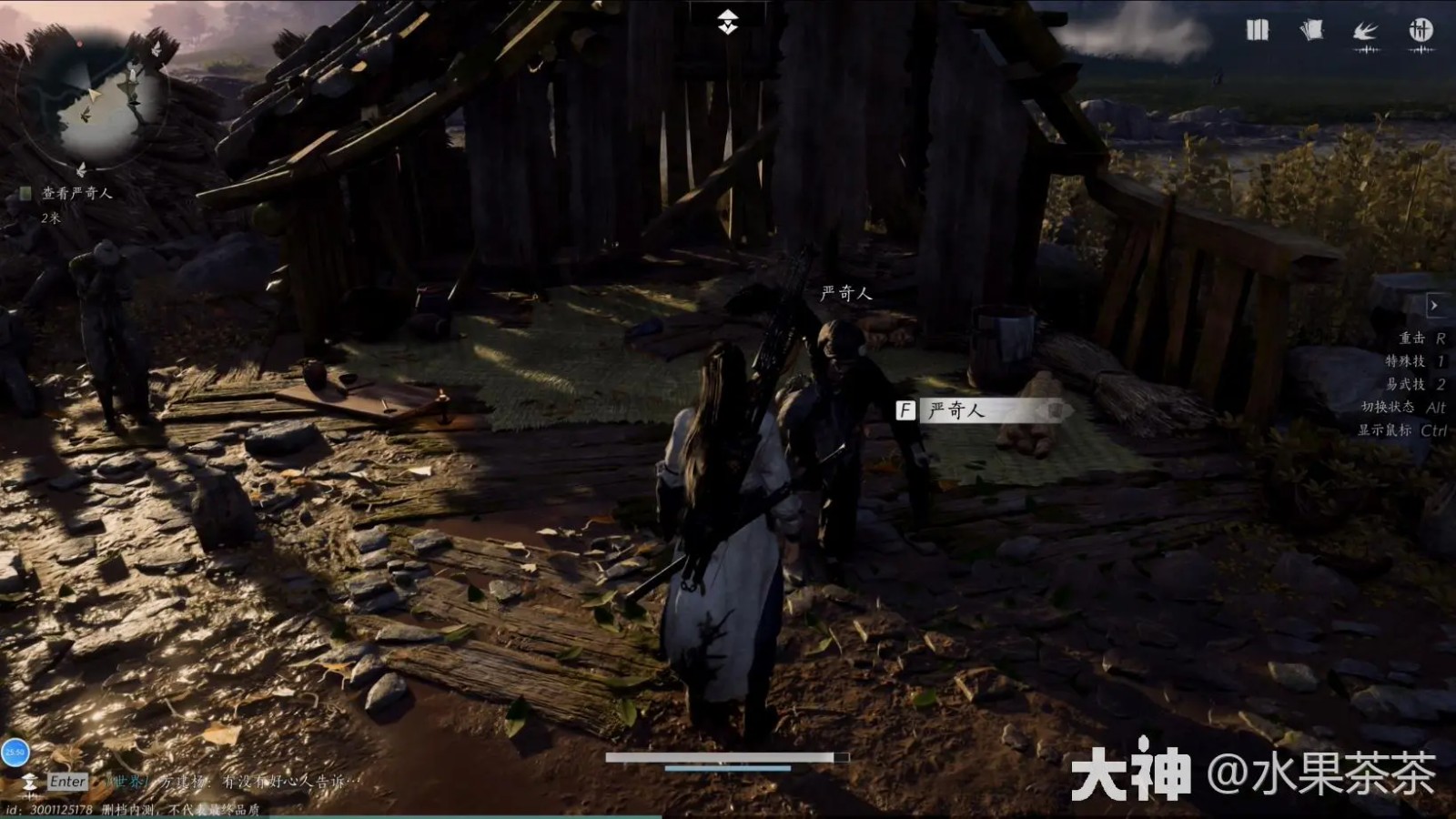This screenshot has height=819, width=1456.
Task: Click the swallow bird icon
Action: [x=1365, y=32]
